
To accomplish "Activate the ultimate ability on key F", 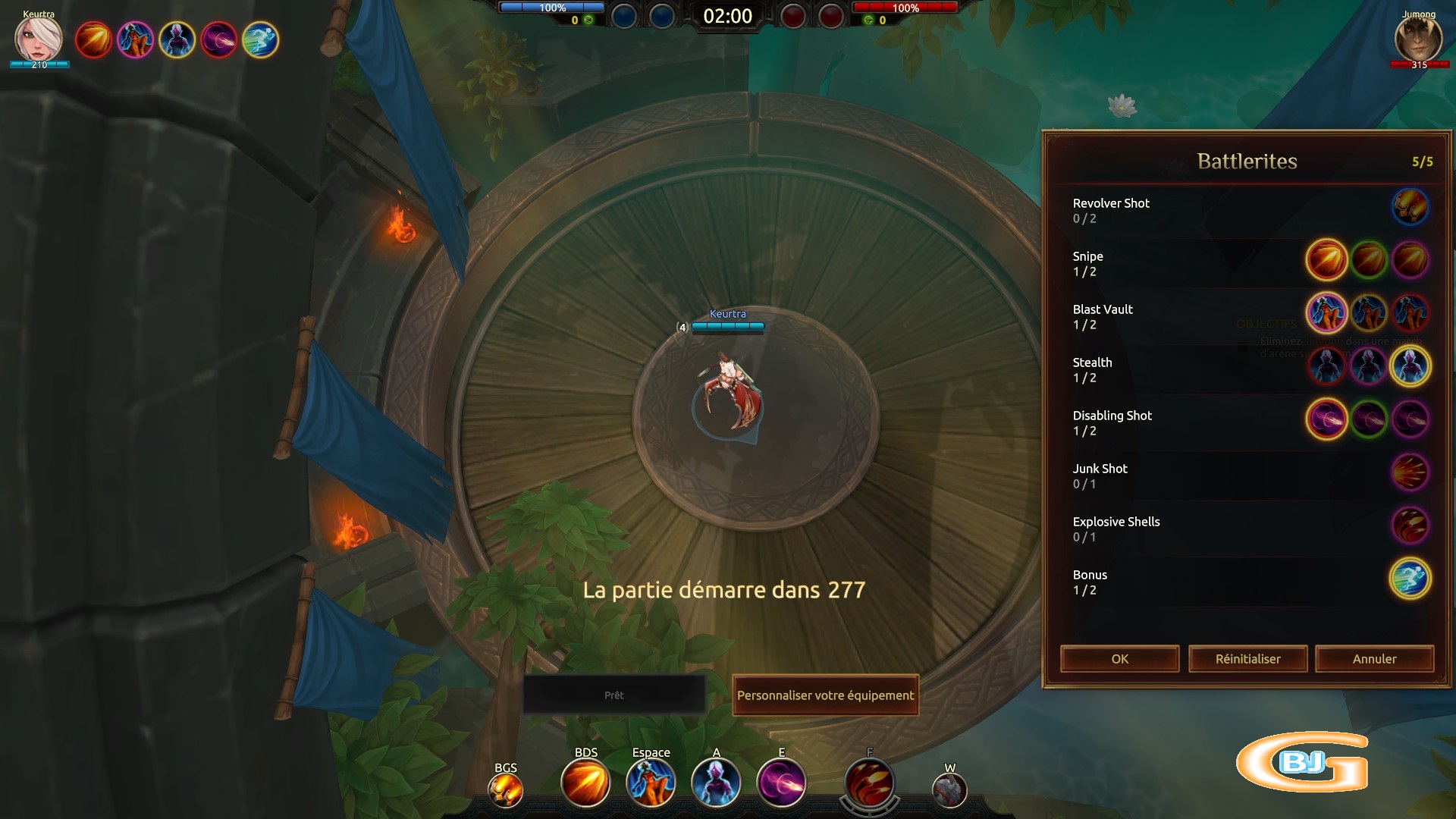I will (870, 786).
